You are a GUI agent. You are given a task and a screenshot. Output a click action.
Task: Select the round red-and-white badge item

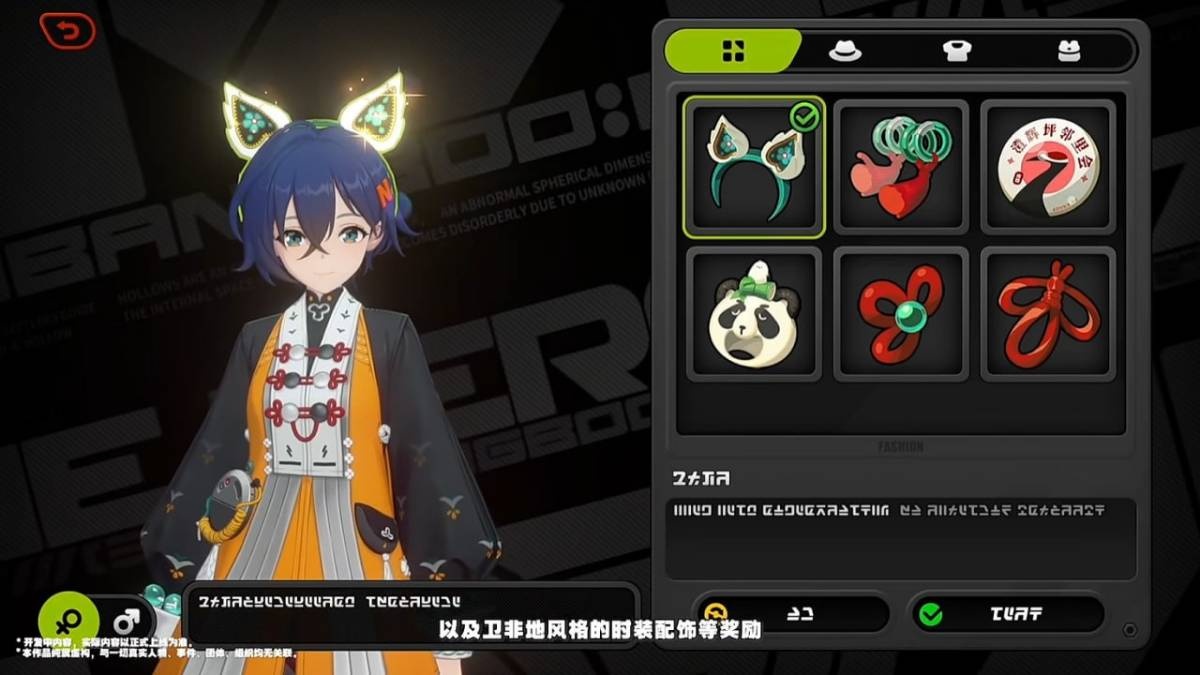coord(1048,167)
